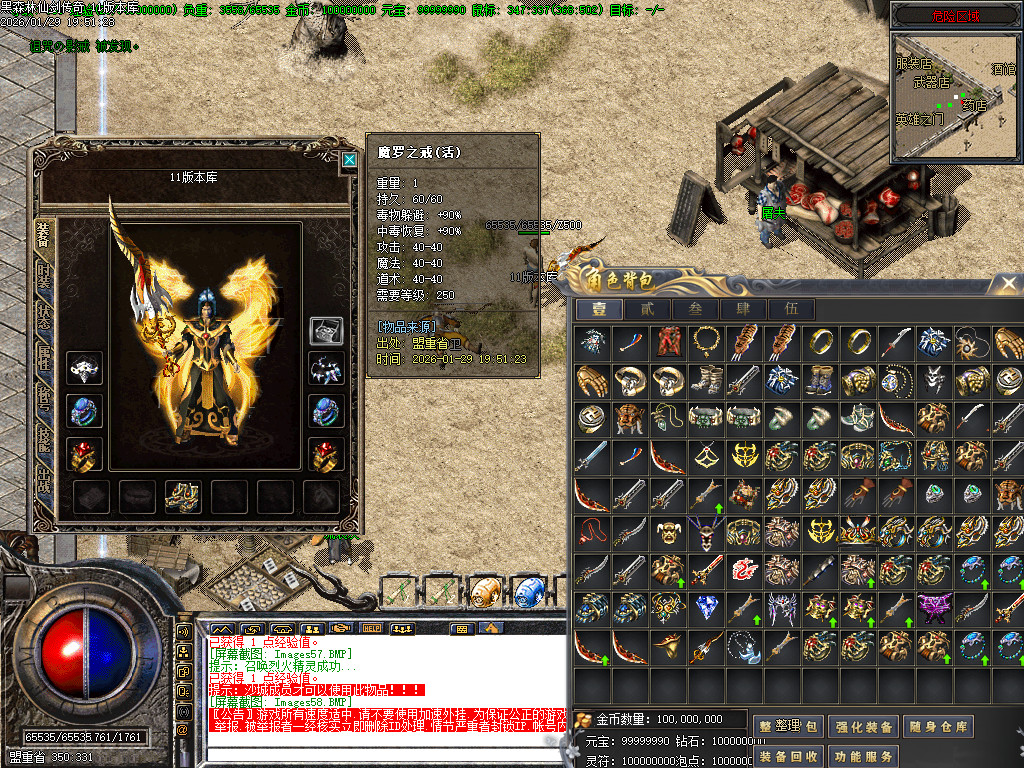Click the HELP button above chat
The image size is (1024, 768).
[372, 628]
